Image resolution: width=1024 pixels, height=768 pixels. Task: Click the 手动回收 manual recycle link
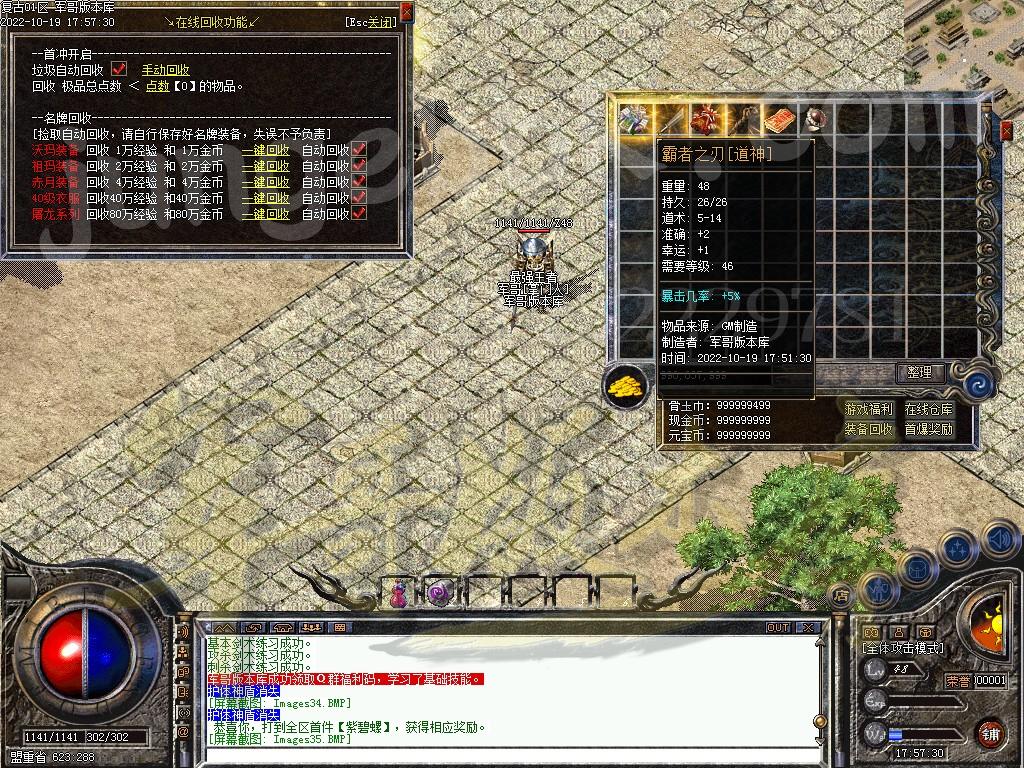(165, 70)
